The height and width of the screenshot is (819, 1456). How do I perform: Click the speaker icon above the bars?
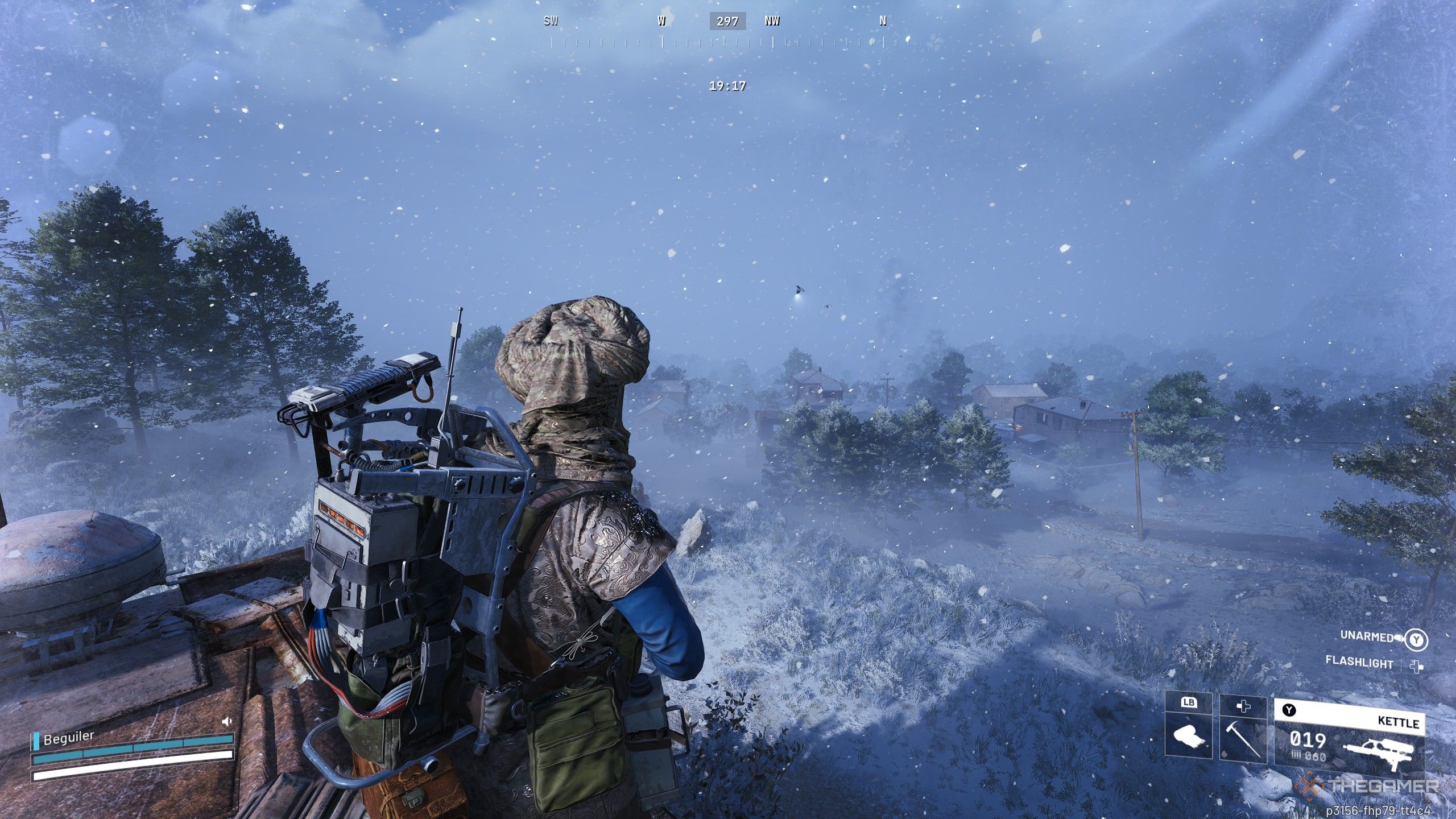click(x=227, y=721)
